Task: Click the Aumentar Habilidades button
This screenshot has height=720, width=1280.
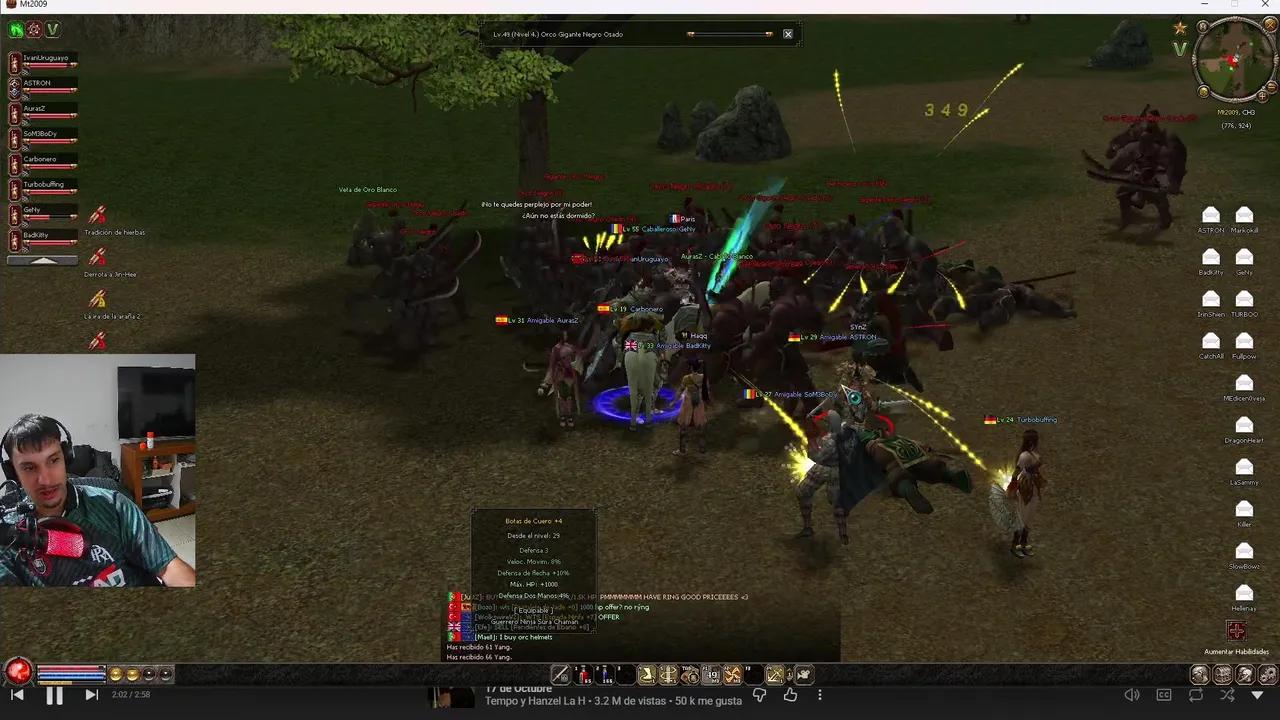Action: tap(1237, 631)
